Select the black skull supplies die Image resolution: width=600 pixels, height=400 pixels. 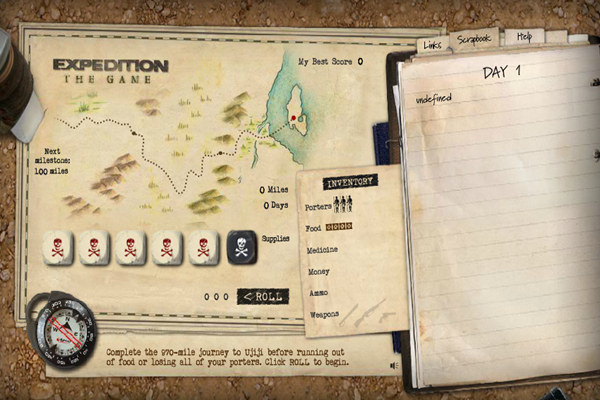click(x=241, y=247)
